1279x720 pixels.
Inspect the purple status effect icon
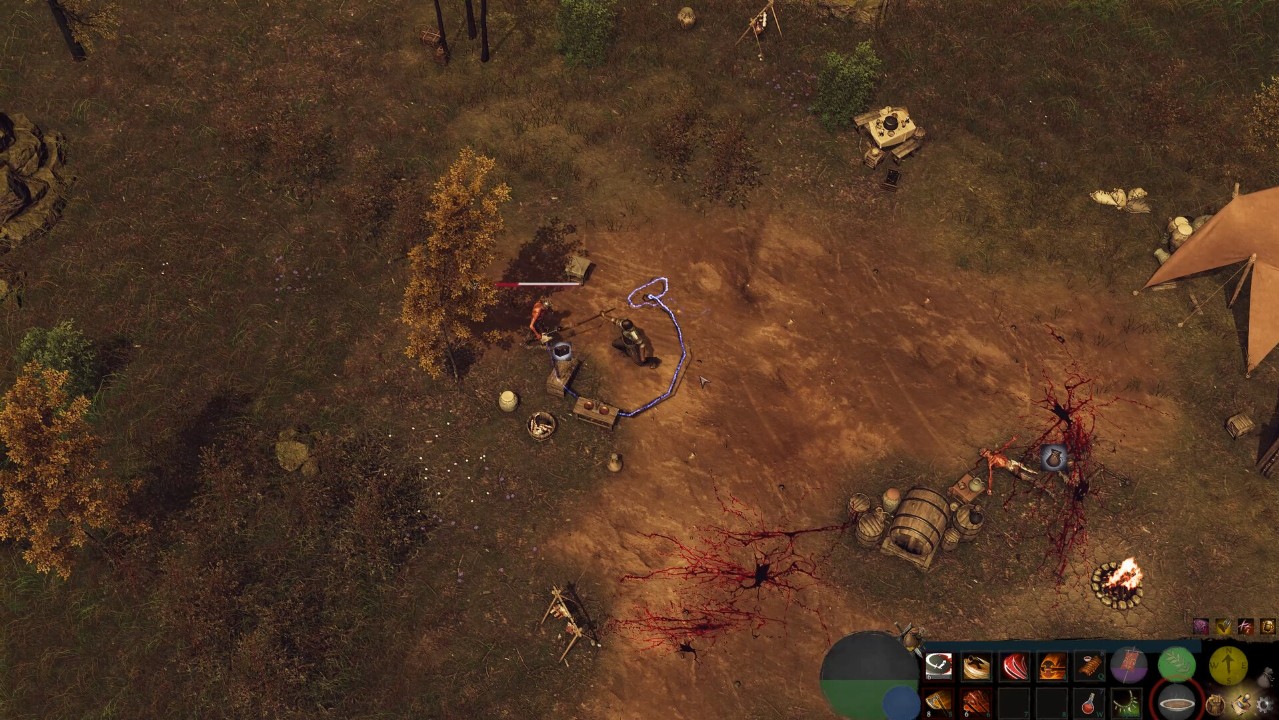pos(1200,627)
